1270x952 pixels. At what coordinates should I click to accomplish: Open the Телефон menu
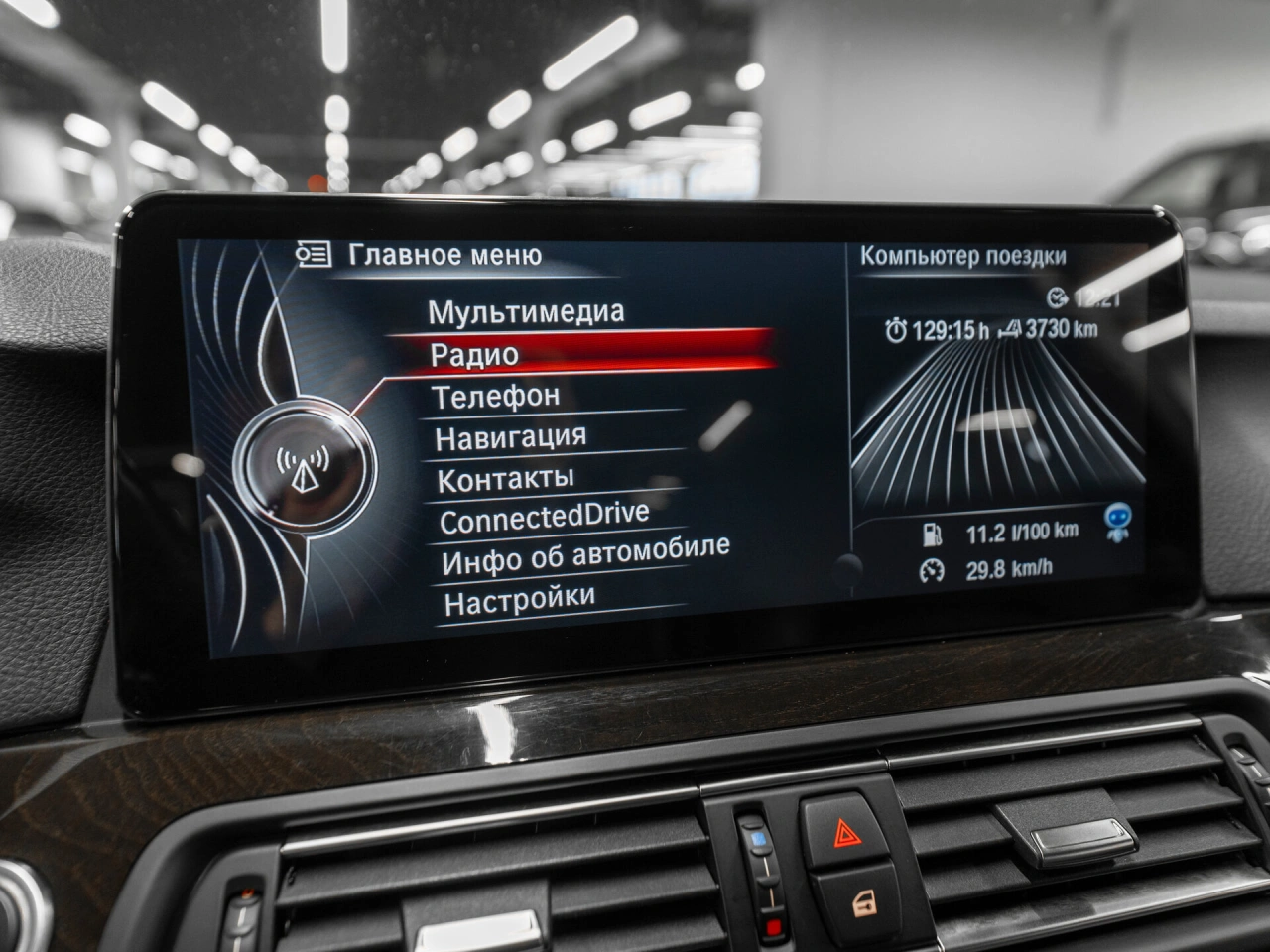click(496, 397)
